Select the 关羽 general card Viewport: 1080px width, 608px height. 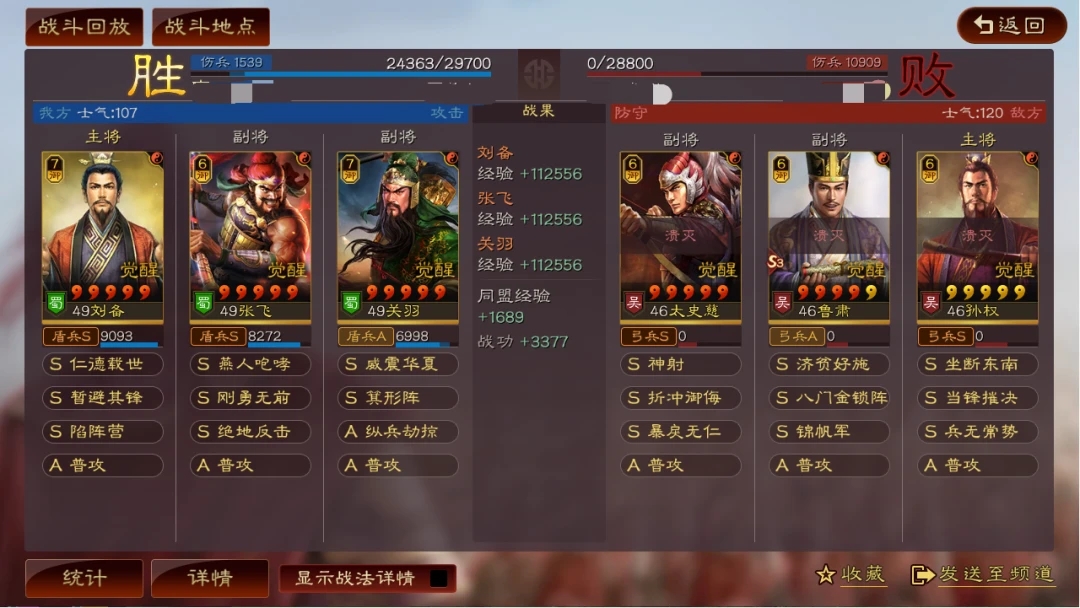(398, 235)
